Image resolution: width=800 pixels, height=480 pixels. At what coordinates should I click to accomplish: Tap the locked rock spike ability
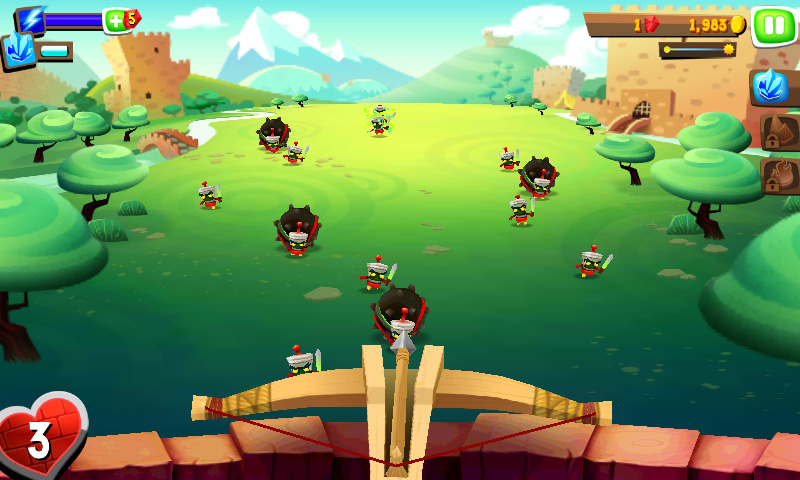[x=777, y=132]
